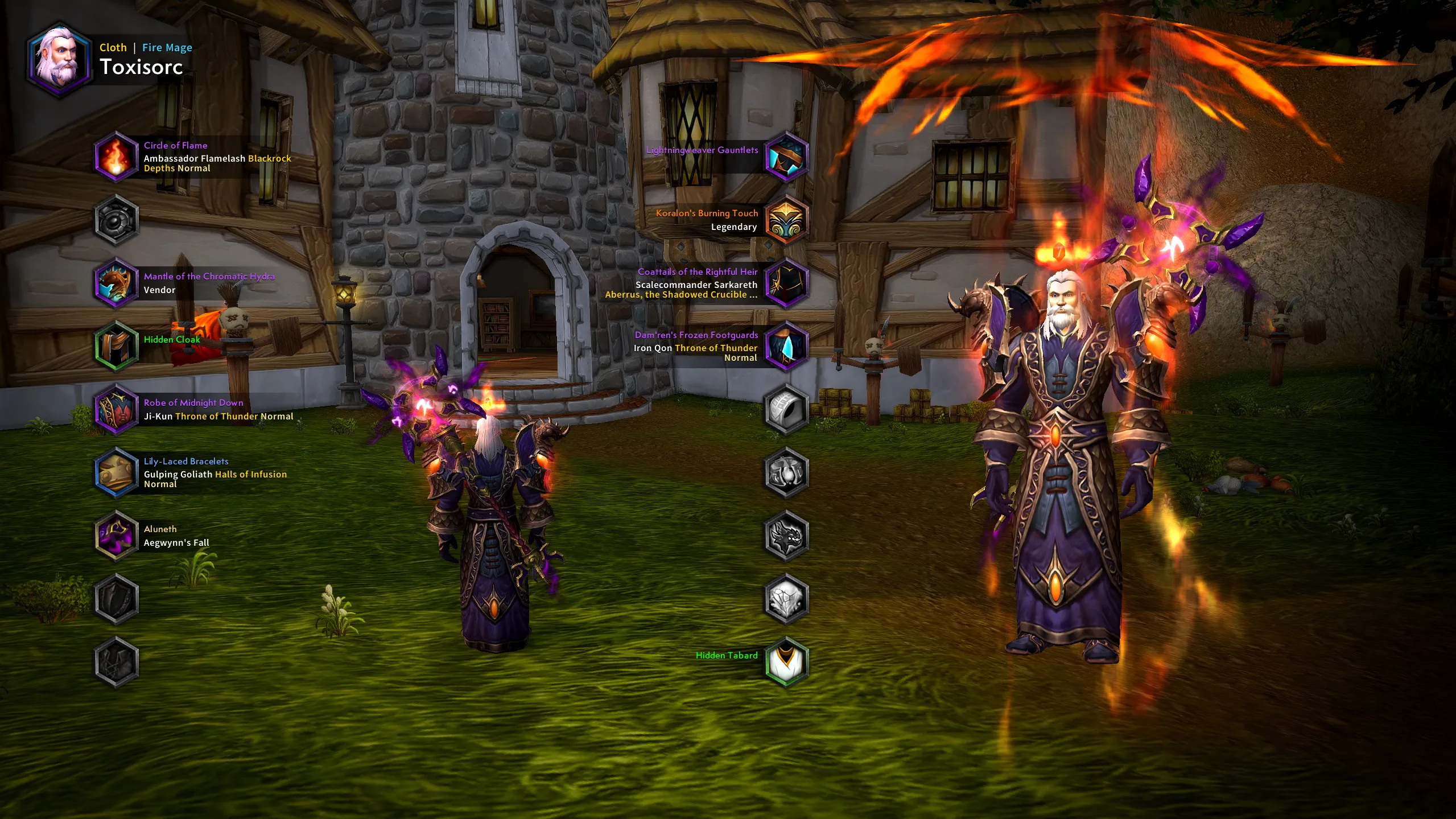Inspect the Robe of Midnight Down icon
Viewport: 1456px width, 819px height.
(x=116, y=409)
